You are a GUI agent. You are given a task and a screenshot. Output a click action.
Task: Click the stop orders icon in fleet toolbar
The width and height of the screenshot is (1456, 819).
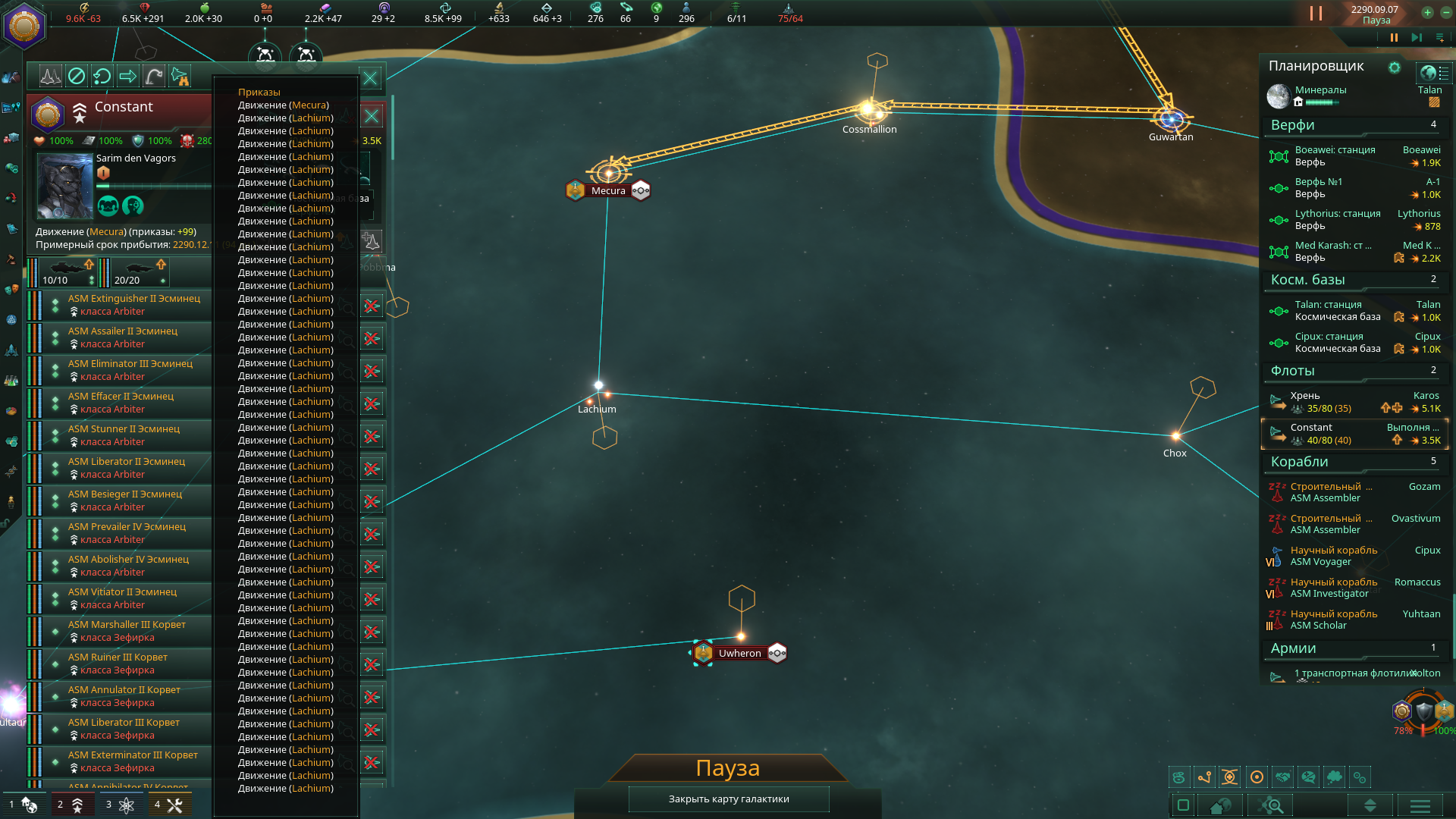[77, 76]
